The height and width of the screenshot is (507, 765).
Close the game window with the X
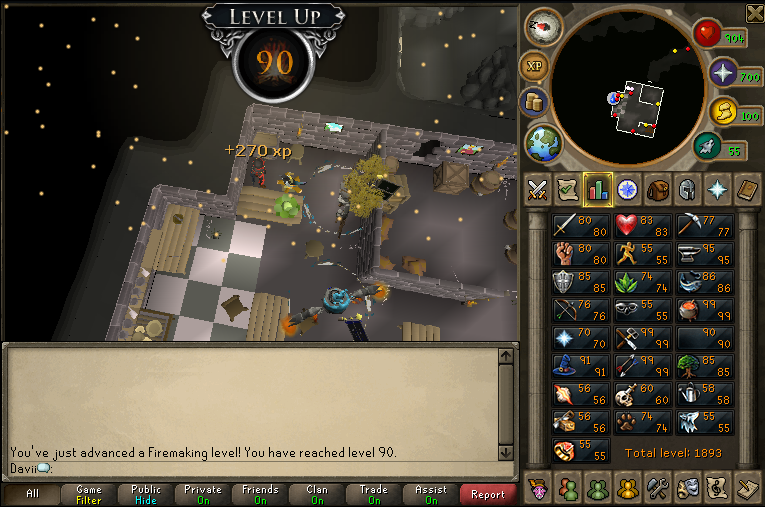click(755, 11)
